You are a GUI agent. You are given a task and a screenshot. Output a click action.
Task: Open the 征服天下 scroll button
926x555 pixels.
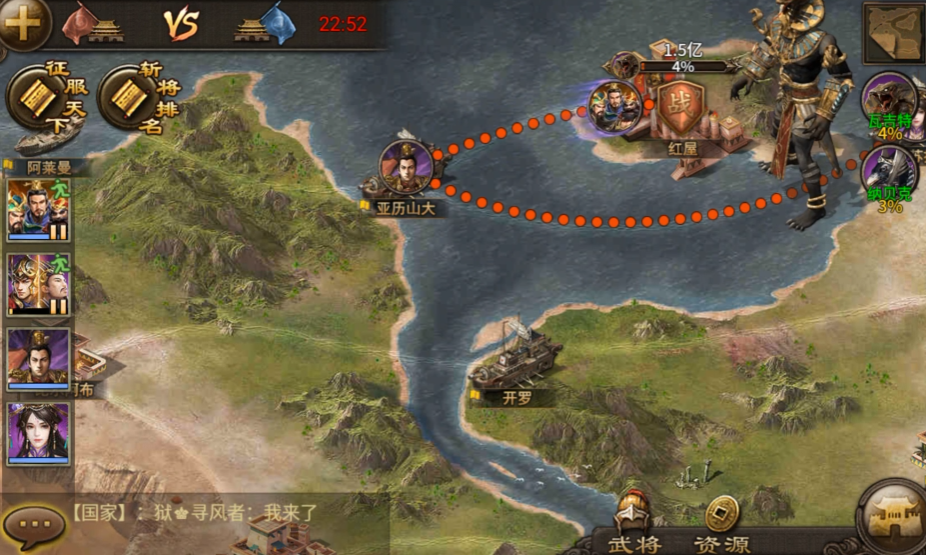tap(45, 97)
